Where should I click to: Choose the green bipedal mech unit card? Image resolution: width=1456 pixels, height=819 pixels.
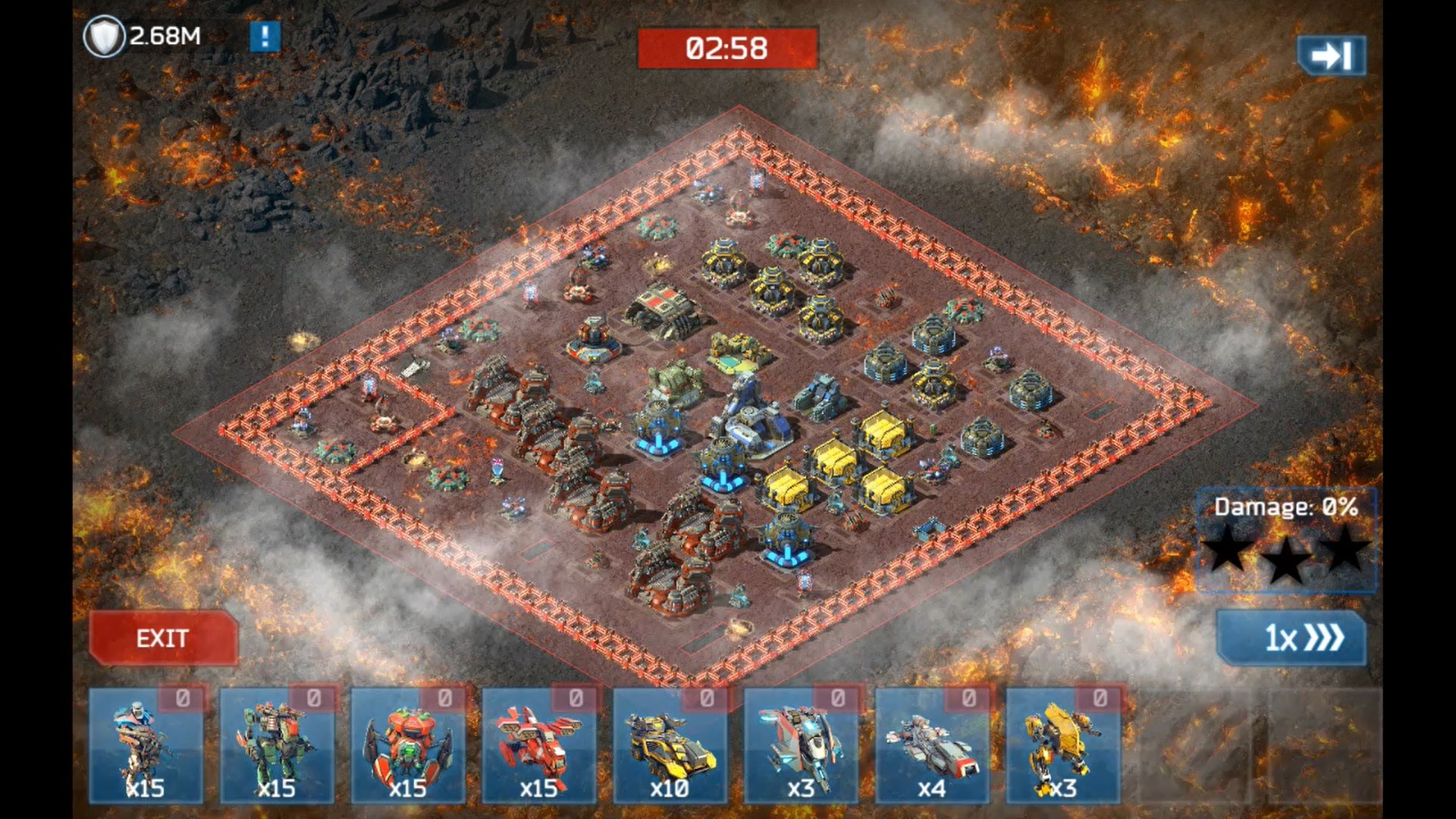[x=277, y=746]
